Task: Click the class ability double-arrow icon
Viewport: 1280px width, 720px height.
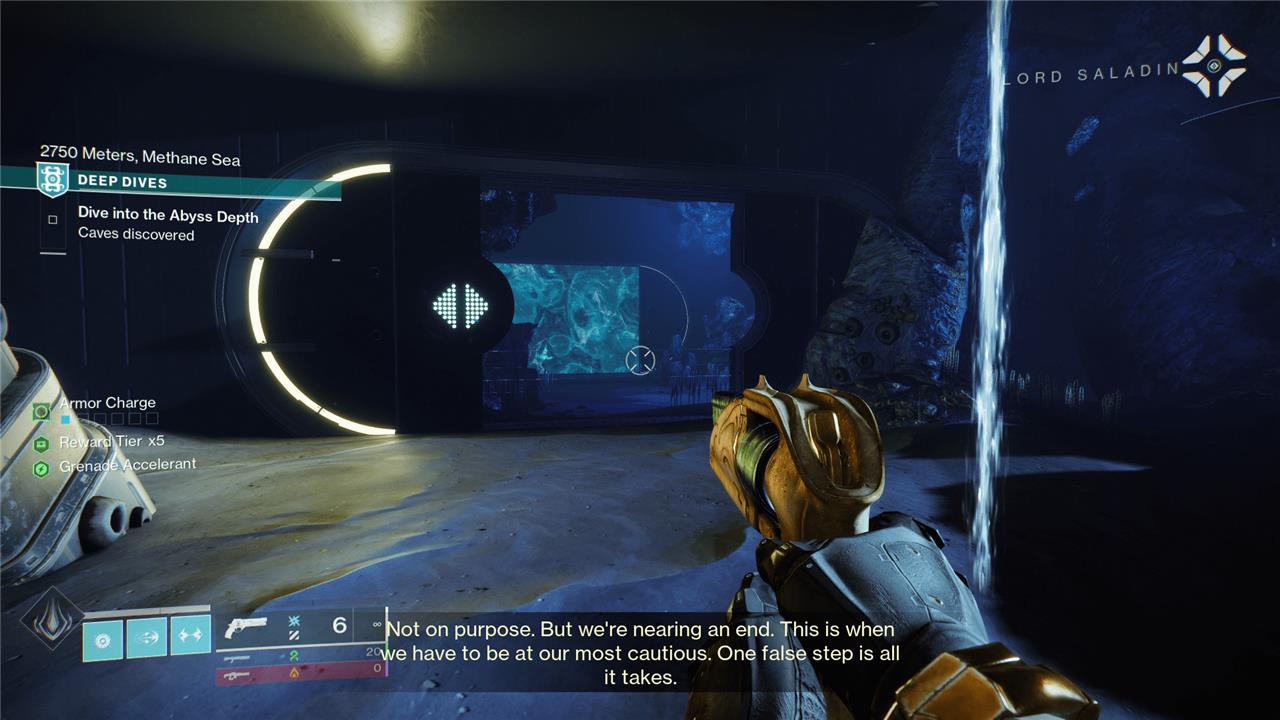Action: click(x=190, y=637)
